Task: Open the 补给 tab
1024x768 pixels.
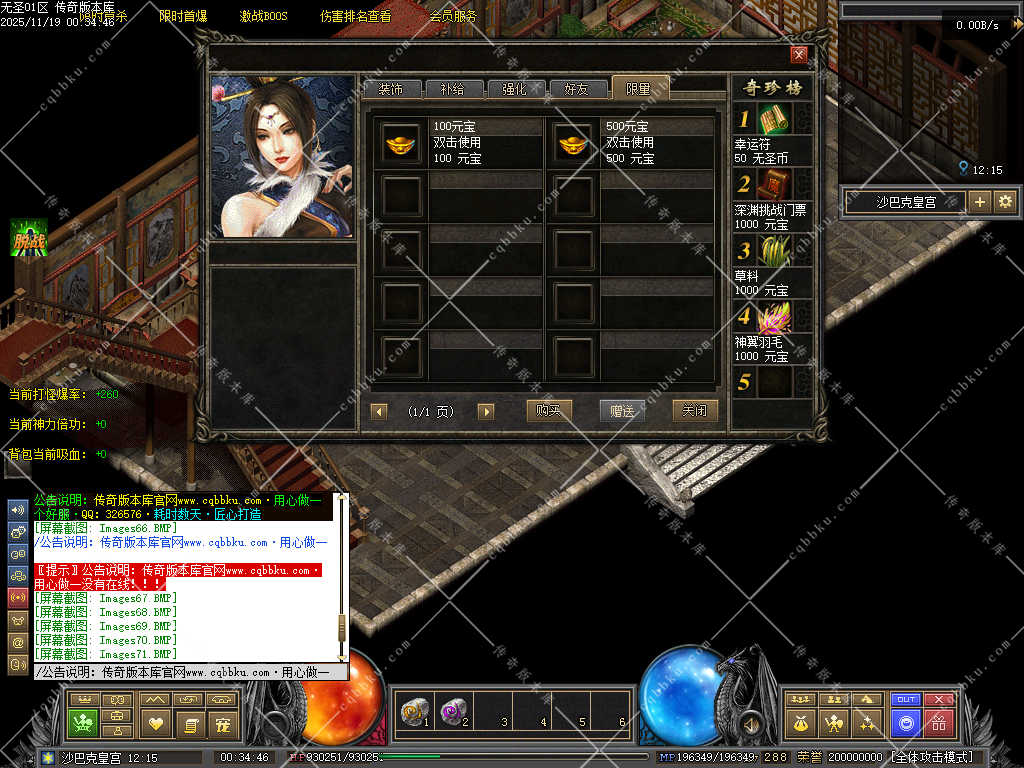Action: (452, 89)
